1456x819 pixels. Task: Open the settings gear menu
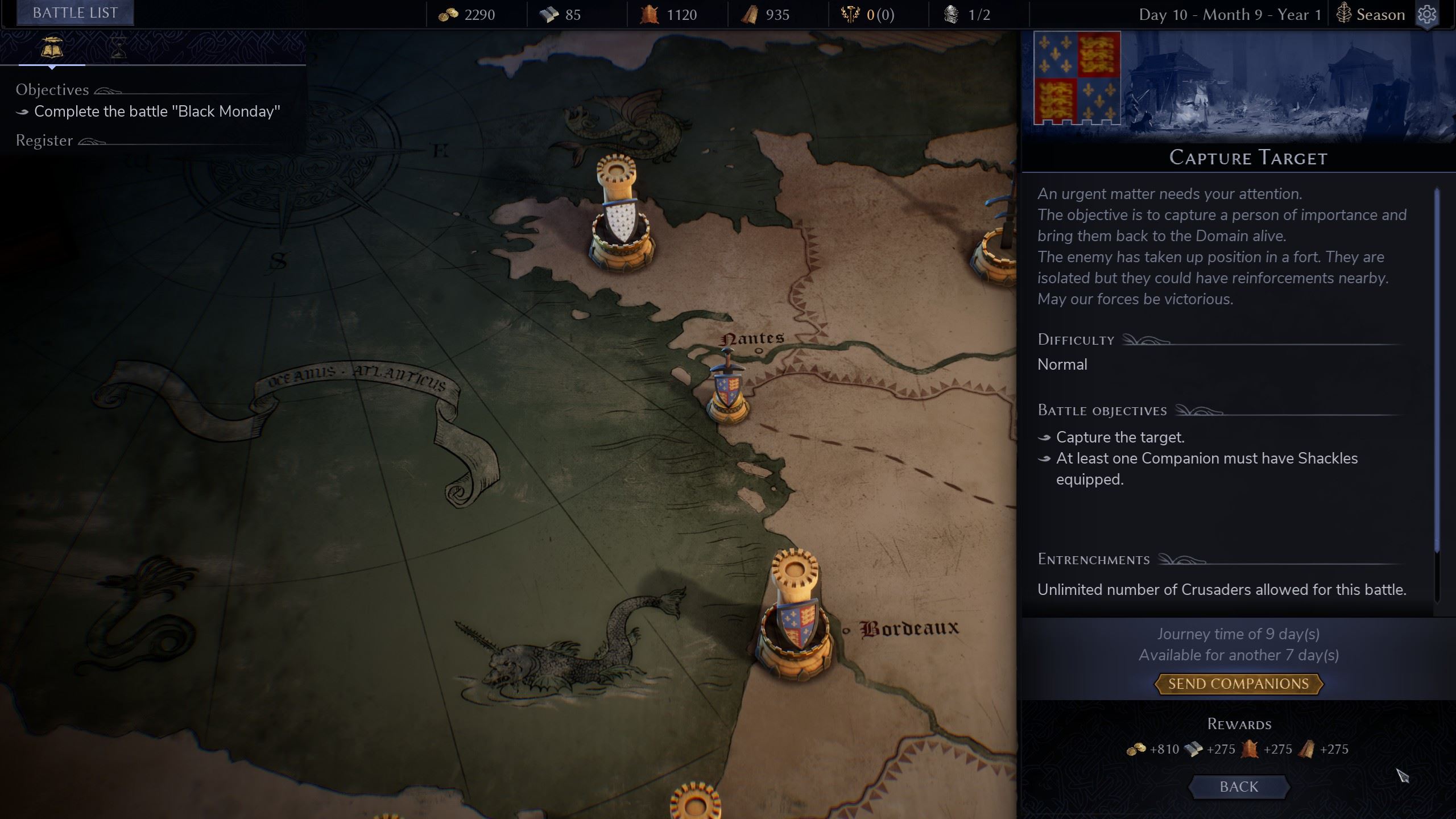[x=1429, y=15]
